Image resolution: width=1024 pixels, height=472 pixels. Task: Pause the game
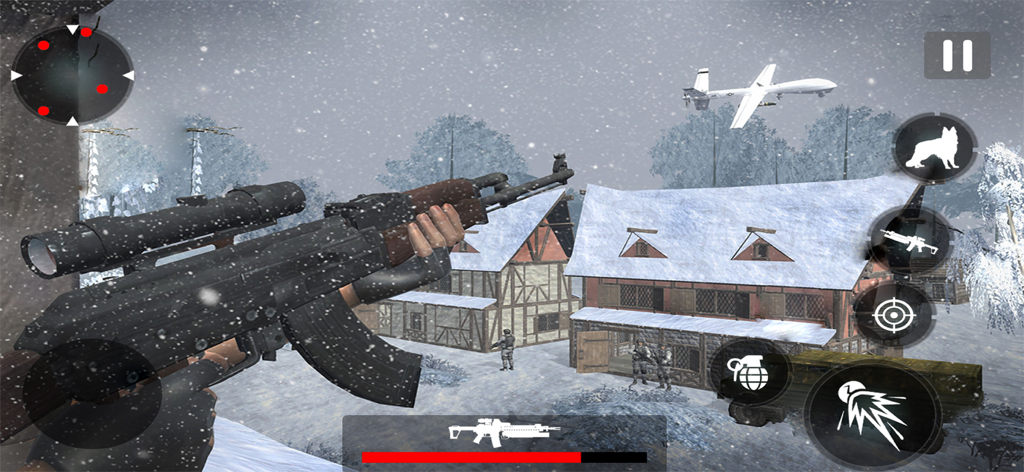coord(957,55)
